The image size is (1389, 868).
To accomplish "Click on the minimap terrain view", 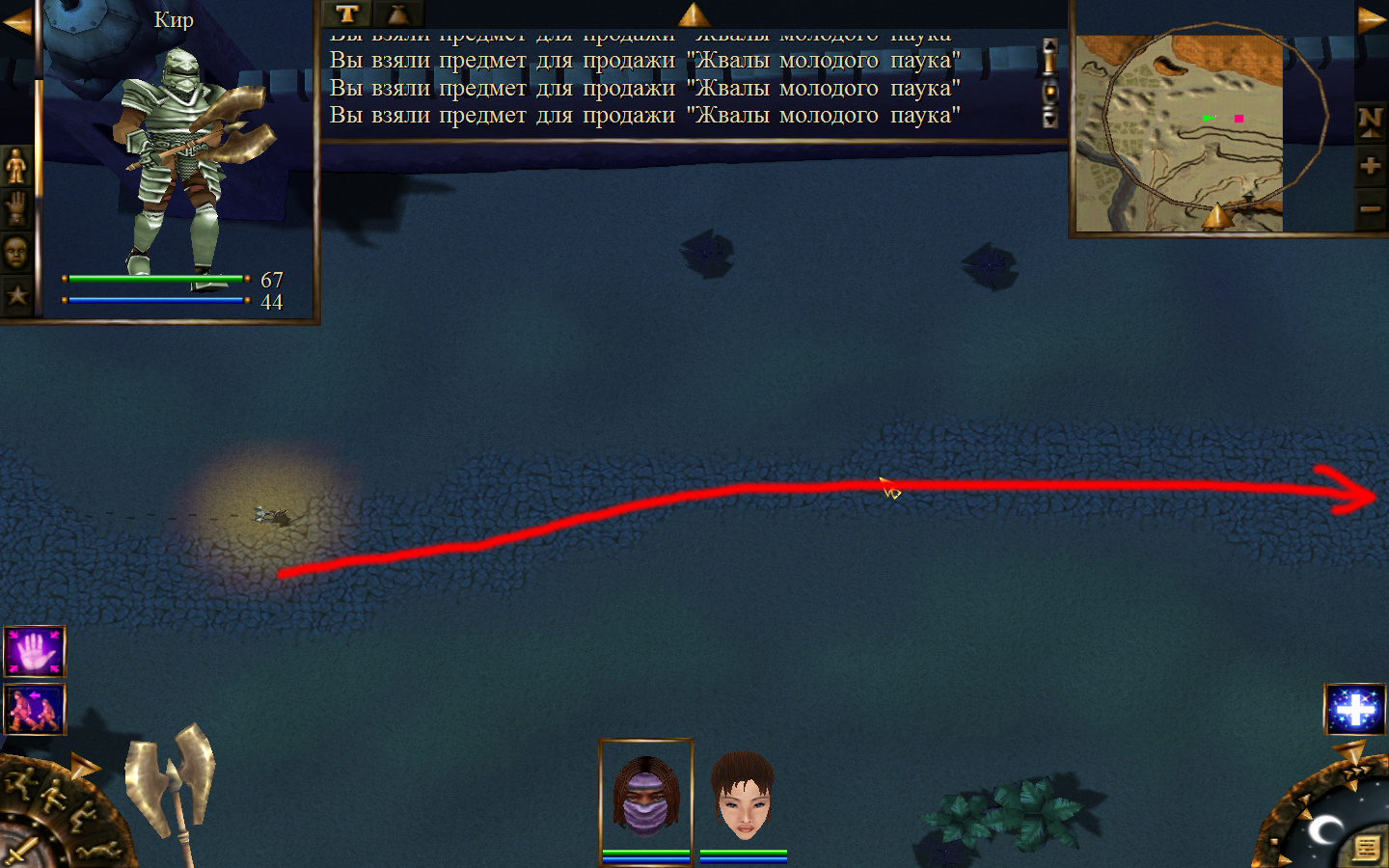I will click(x=1179, y=133).
